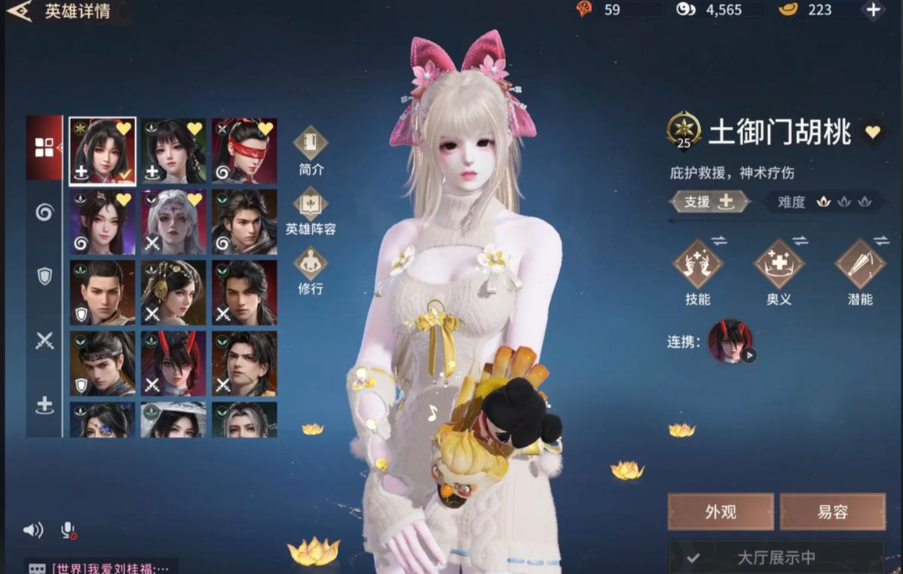
Task: Toggle the muted microphone icon
Action: click(x=68, y=530)
